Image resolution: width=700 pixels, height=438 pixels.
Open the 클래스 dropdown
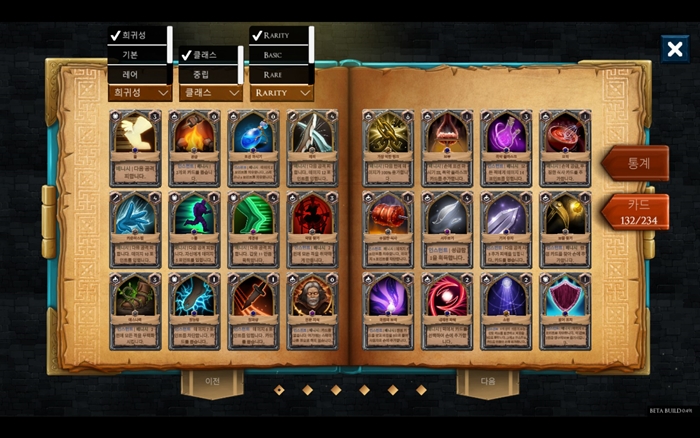click(210, 92)
